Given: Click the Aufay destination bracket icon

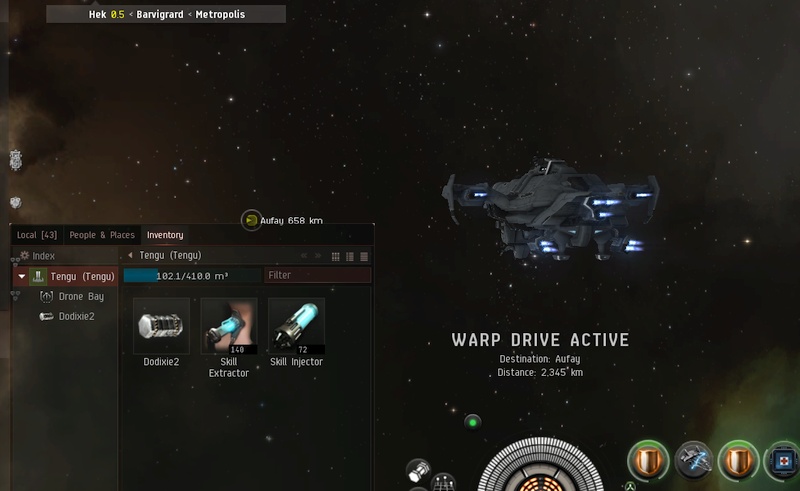Looking at the screenshot, I should pyautogui.click(x=251, y=220).
